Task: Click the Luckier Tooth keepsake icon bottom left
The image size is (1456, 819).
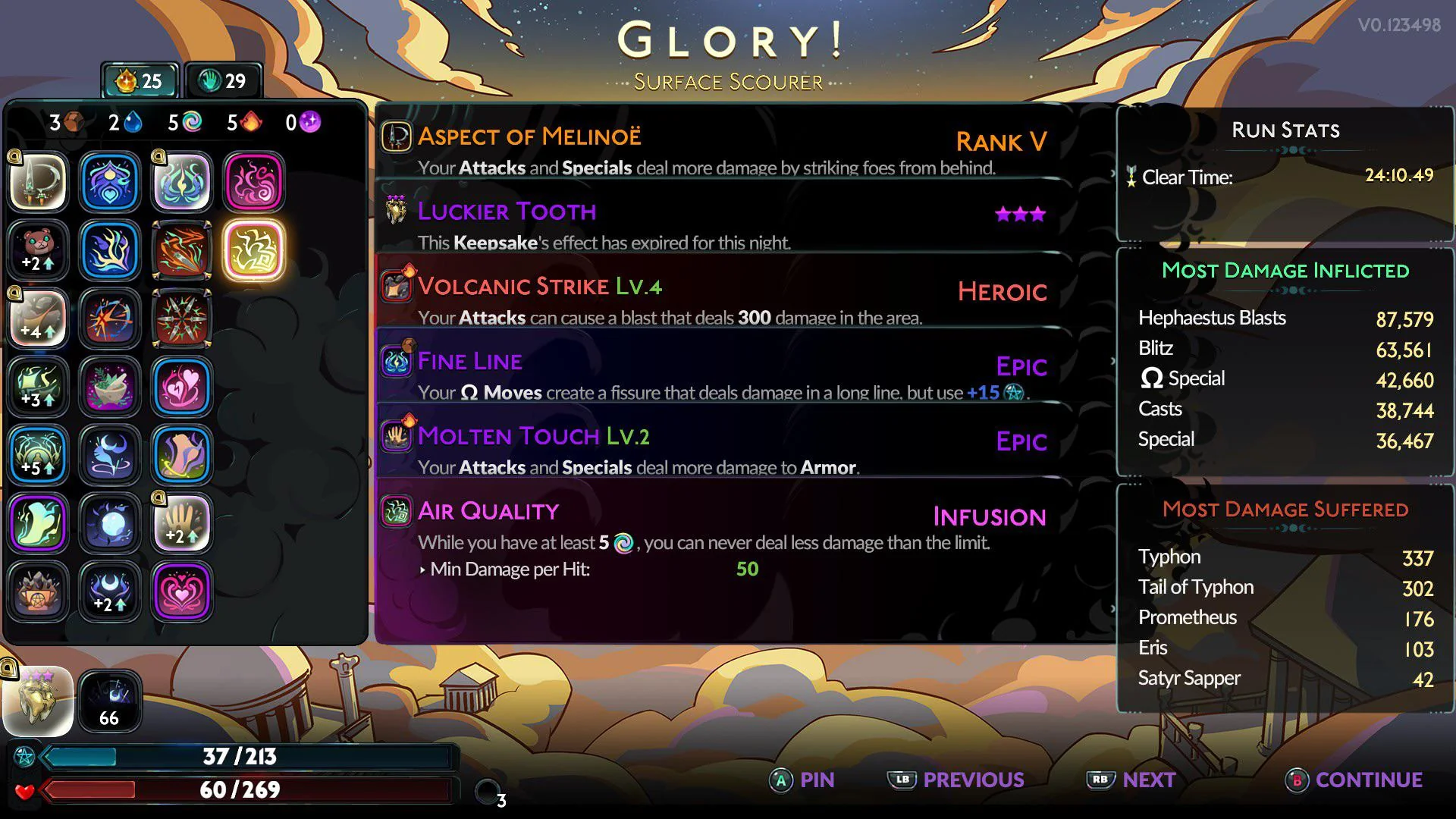Action: point(38,701)
